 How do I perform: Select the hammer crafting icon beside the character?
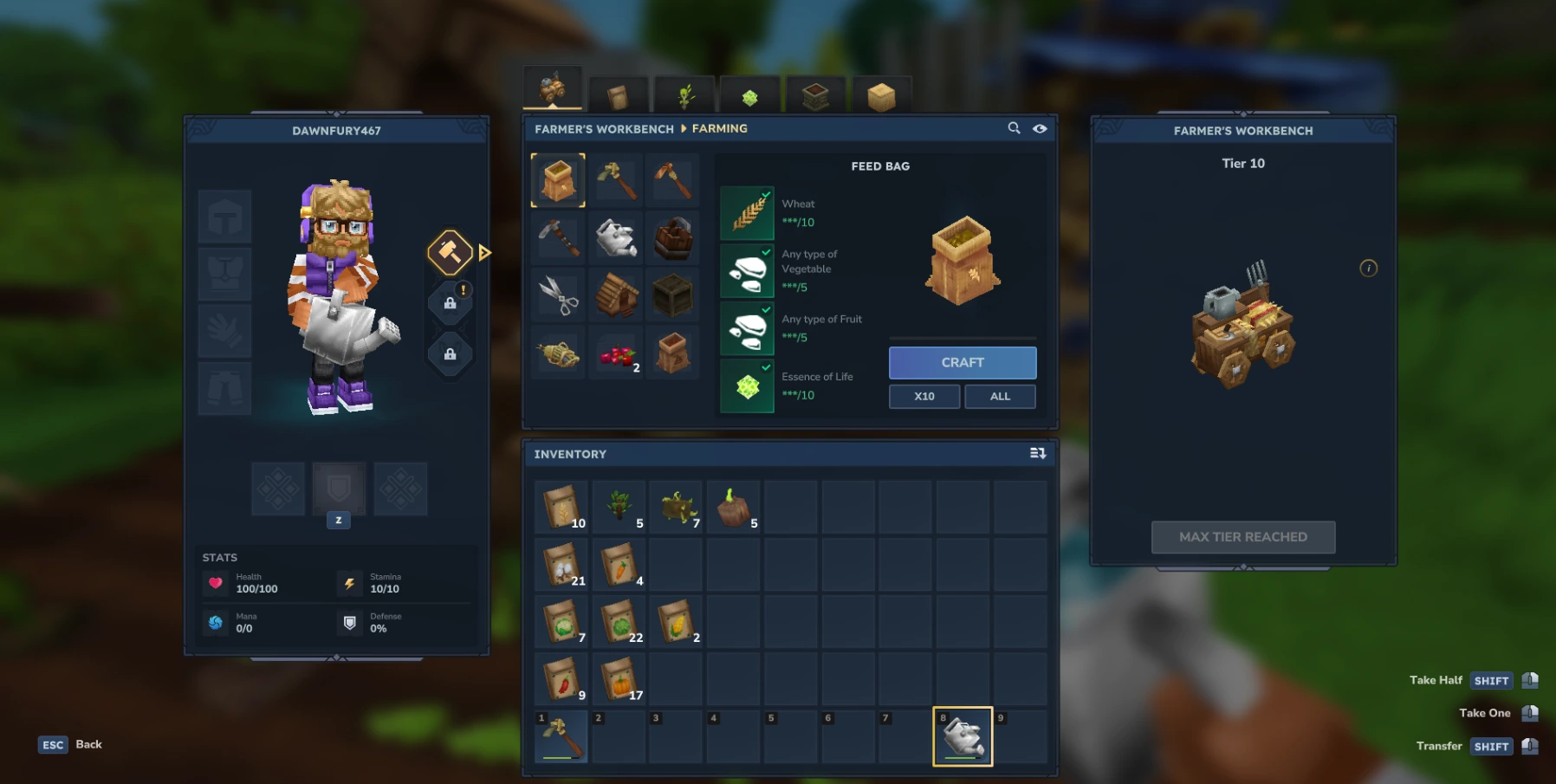[x=449, y=253]
